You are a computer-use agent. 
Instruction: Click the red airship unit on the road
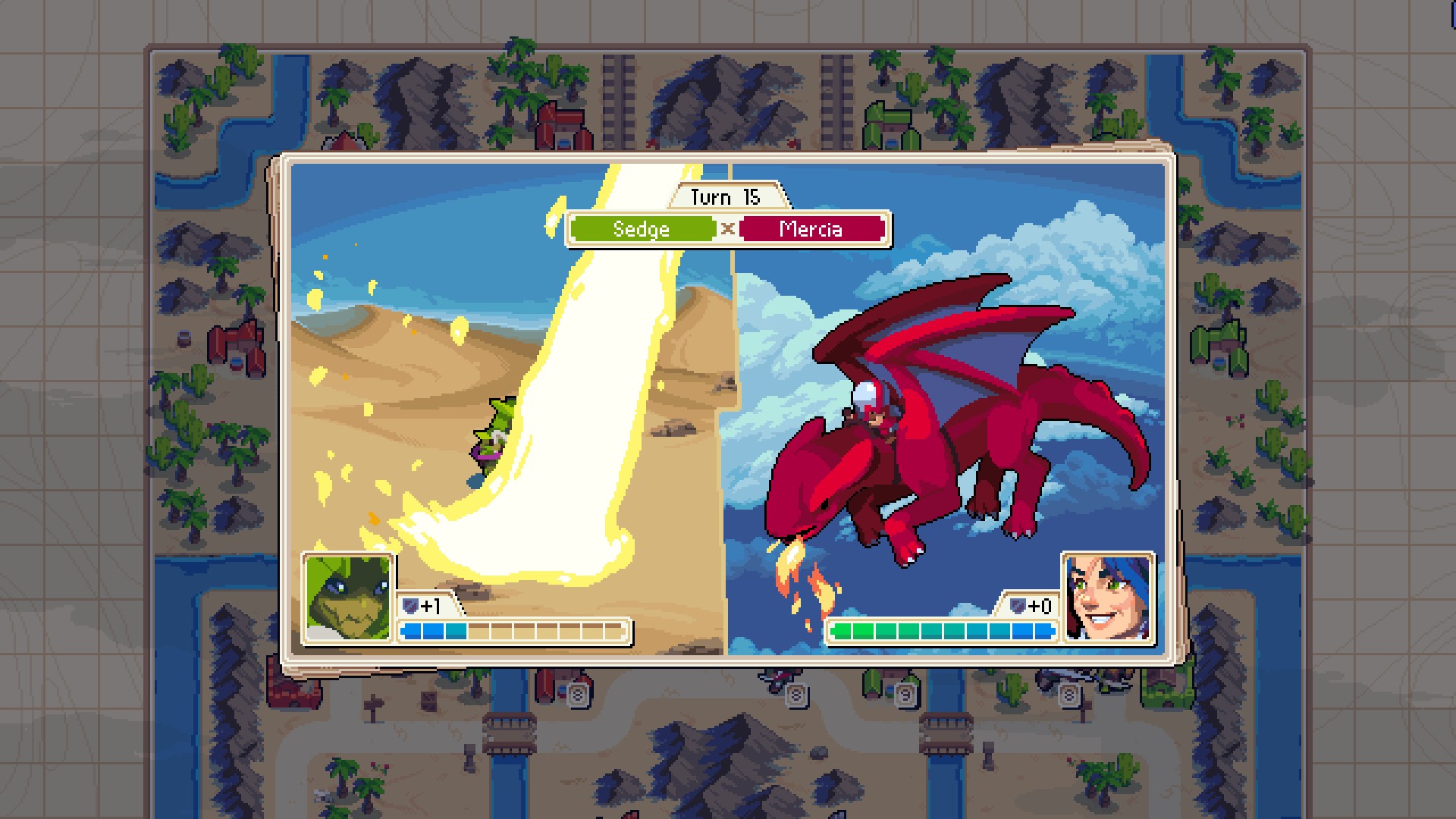point(776,679)
